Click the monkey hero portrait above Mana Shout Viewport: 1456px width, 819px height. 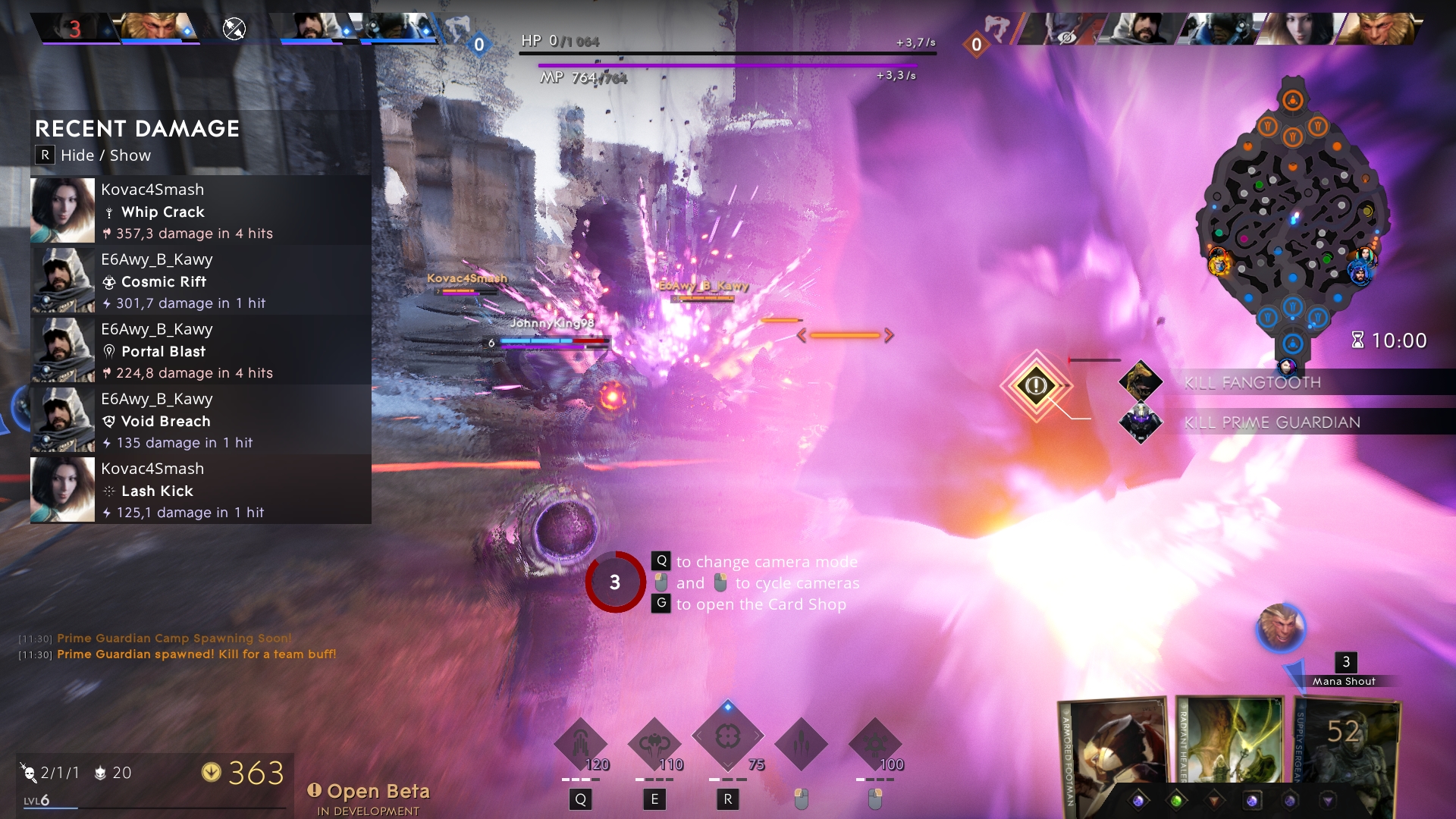(1281, 628)
